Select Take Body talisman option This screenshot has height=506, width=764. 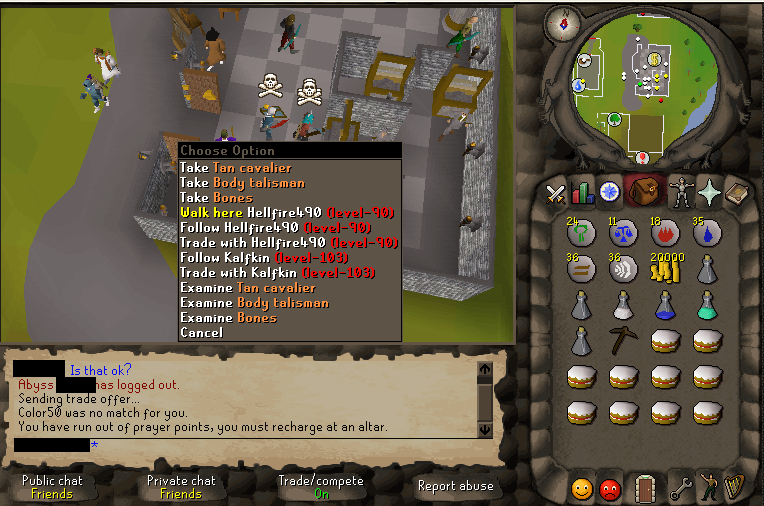click(x=242, y=183)
